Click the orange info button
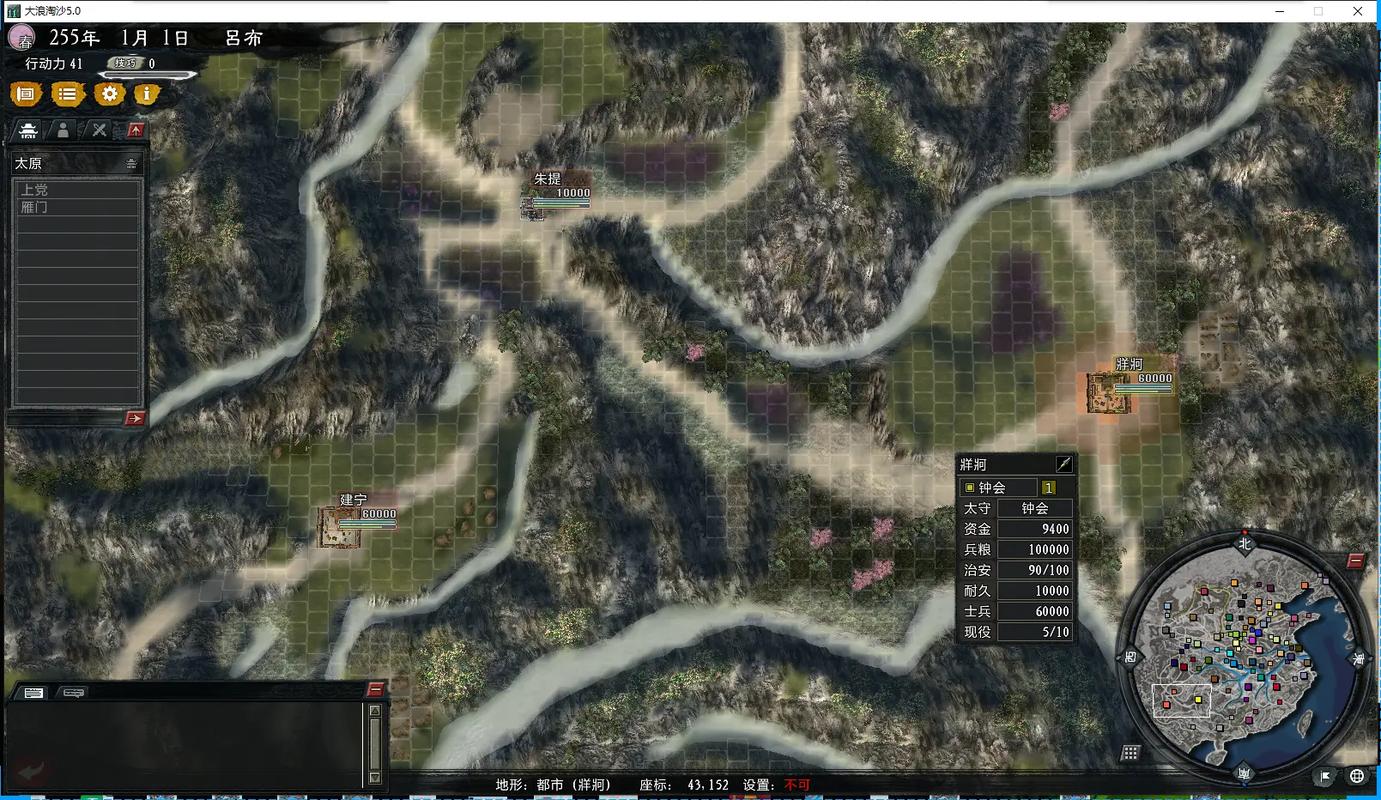 click(147, 94)
